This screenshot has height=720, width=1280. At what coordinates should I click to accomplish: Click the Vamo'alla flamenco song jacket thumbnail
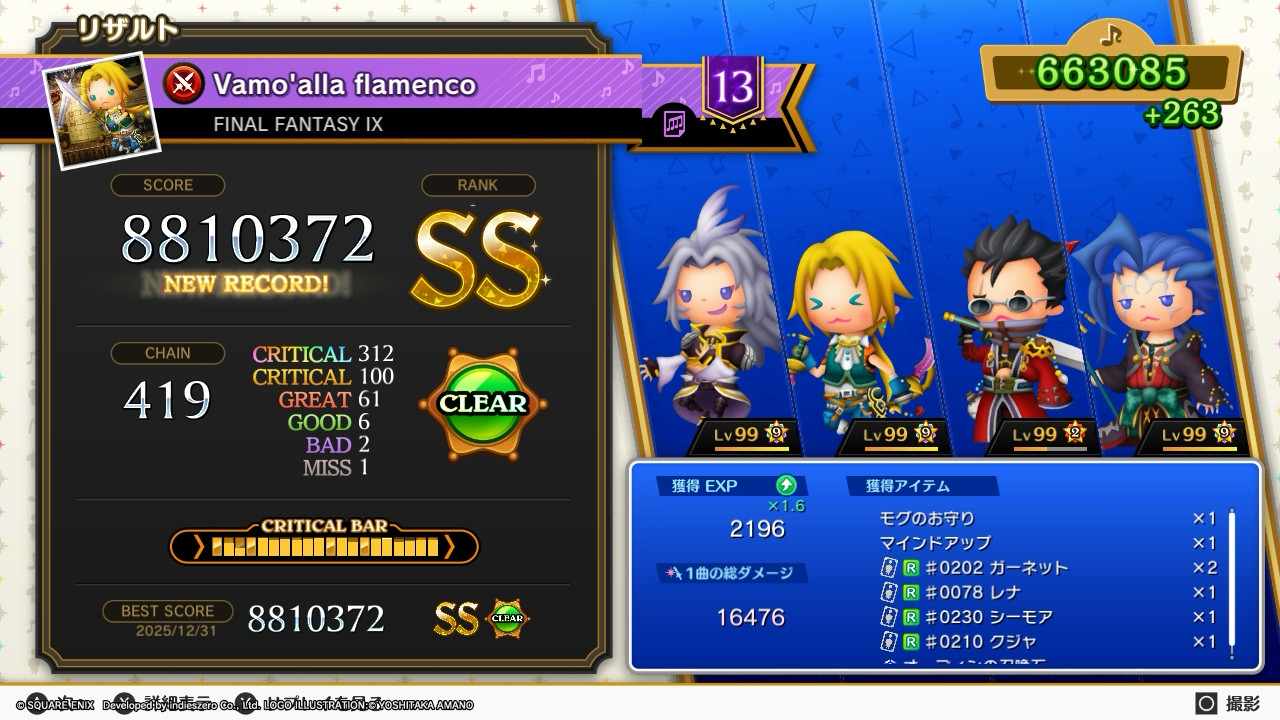point(102,110)
